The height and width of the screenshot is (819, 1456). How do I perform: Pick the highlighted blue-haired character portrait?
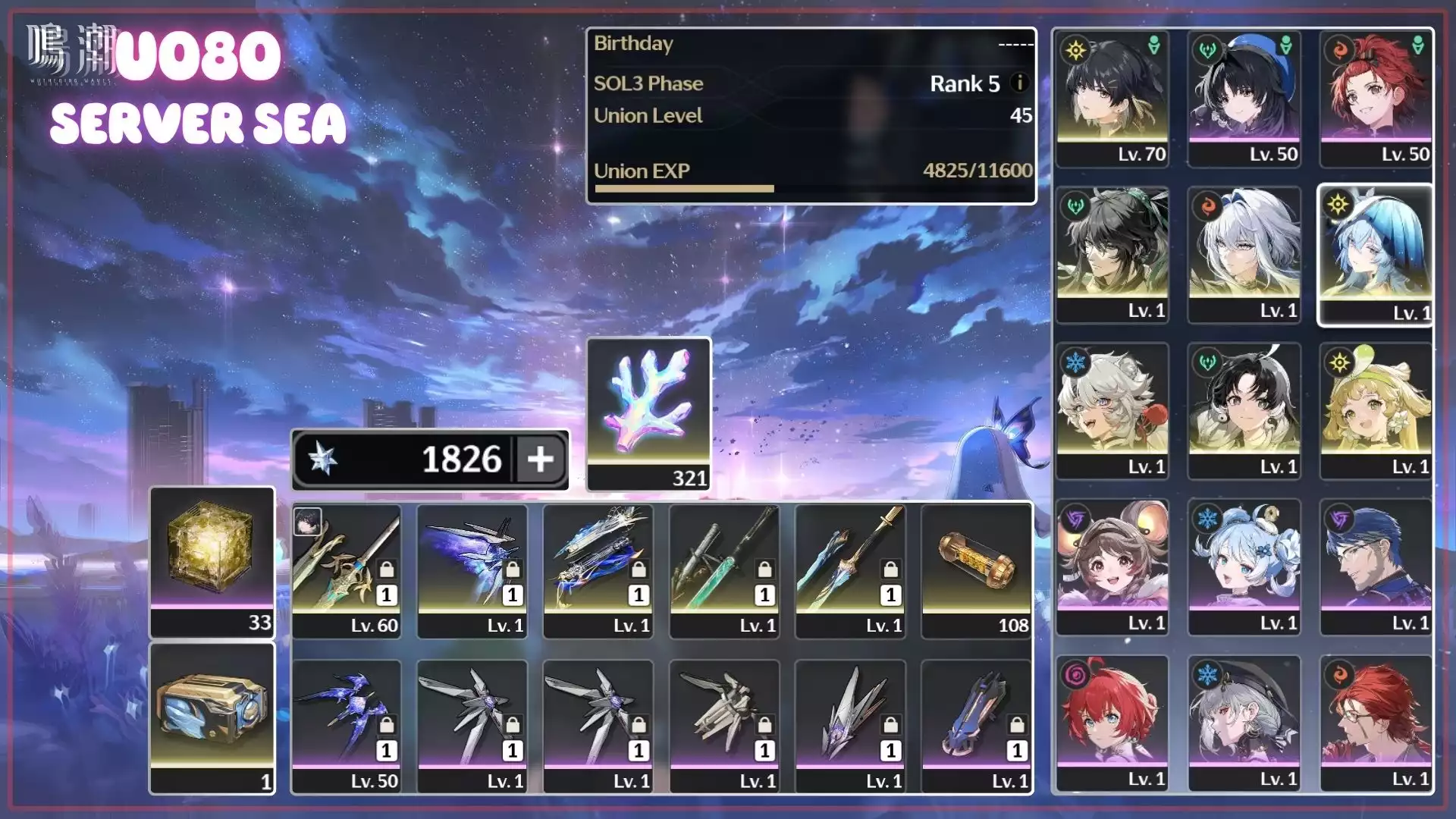1376,255
